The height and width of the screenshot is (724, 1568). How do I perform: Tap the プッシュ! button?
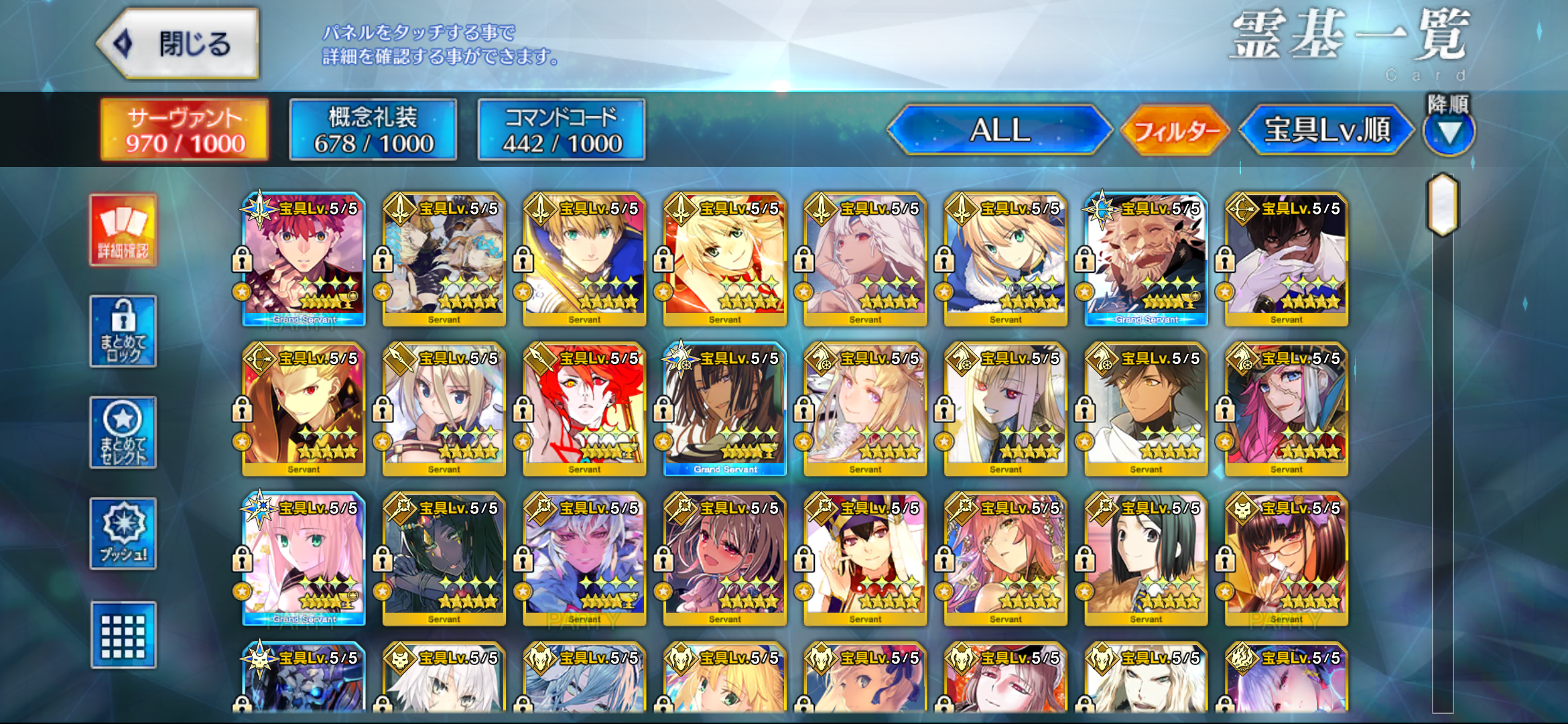[123, 534]
